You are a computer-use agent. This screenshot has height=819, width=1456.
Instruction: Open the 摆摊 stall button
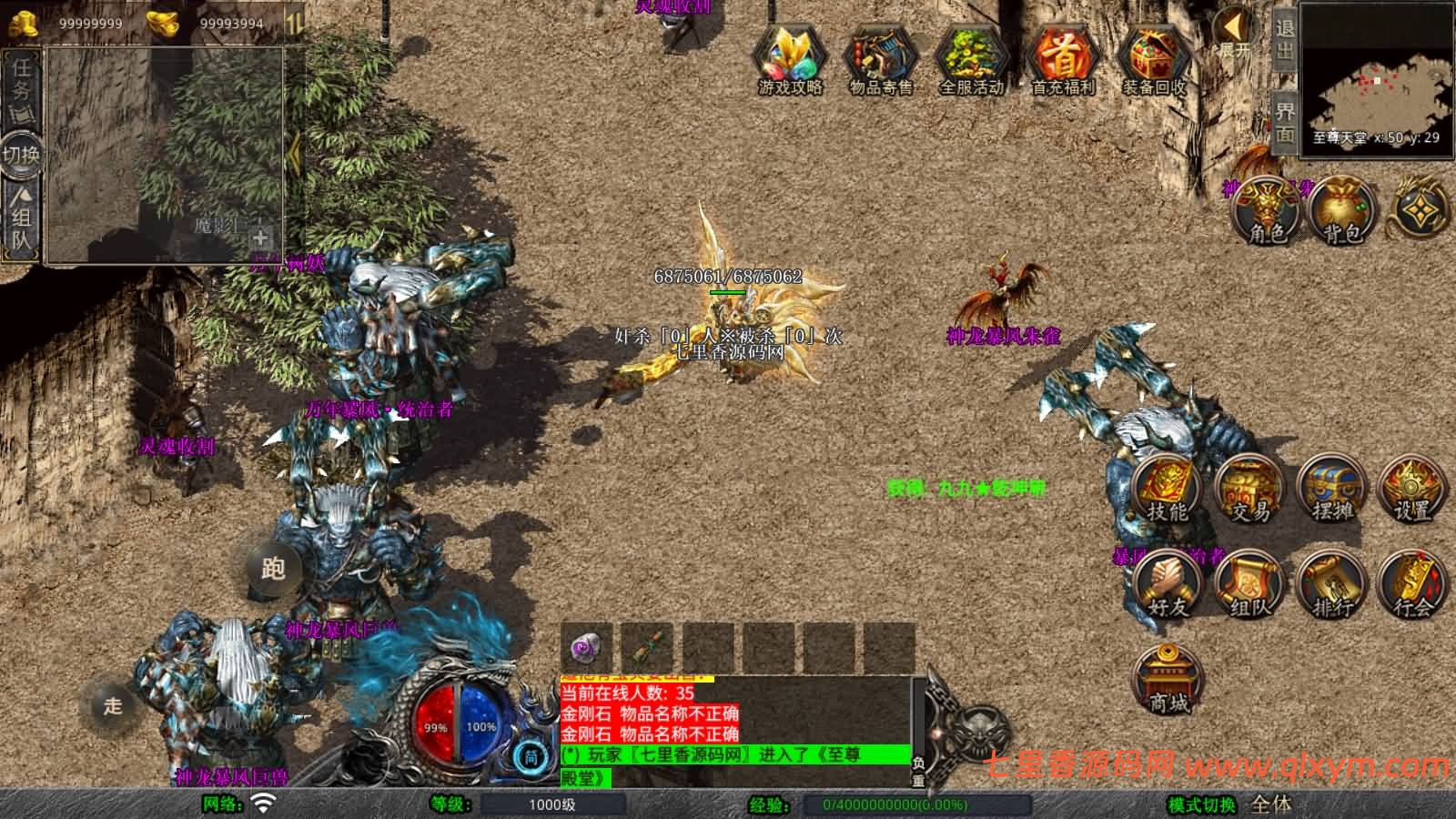click(1332, 490)
